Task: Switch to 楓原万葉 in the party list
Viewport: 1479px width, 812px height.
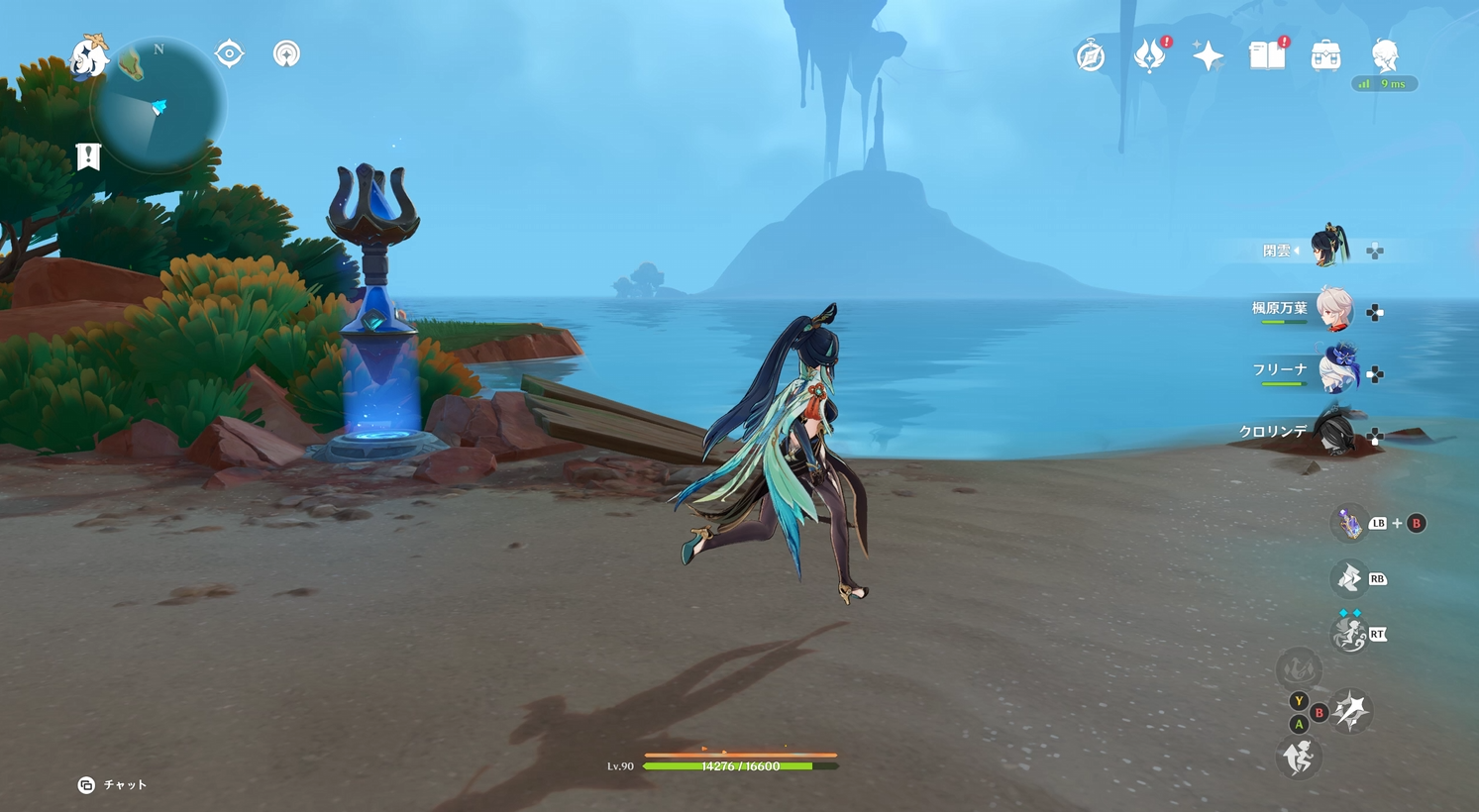Action: click(1336, 309)
